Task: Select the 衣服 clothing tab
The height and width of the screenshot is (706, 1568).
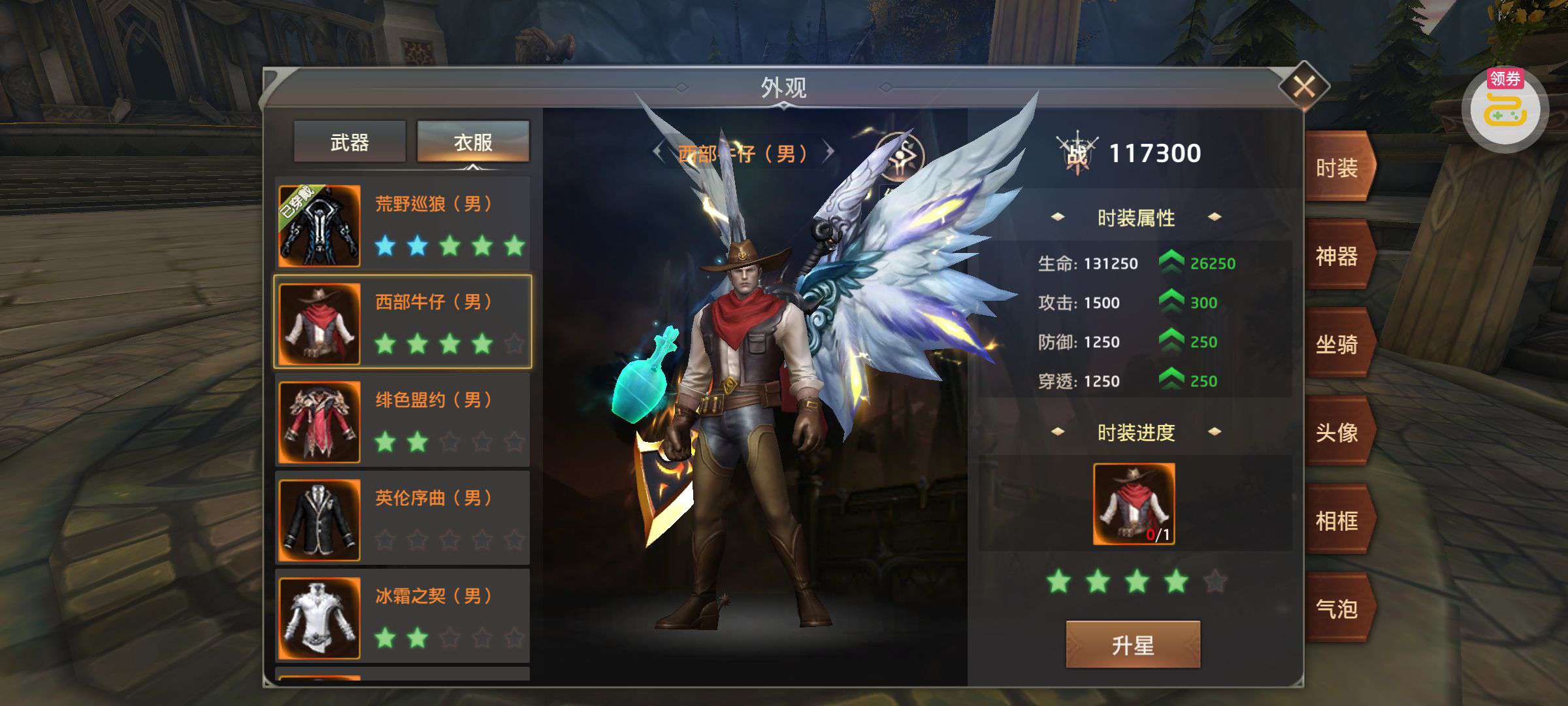Action: (473, 142)
